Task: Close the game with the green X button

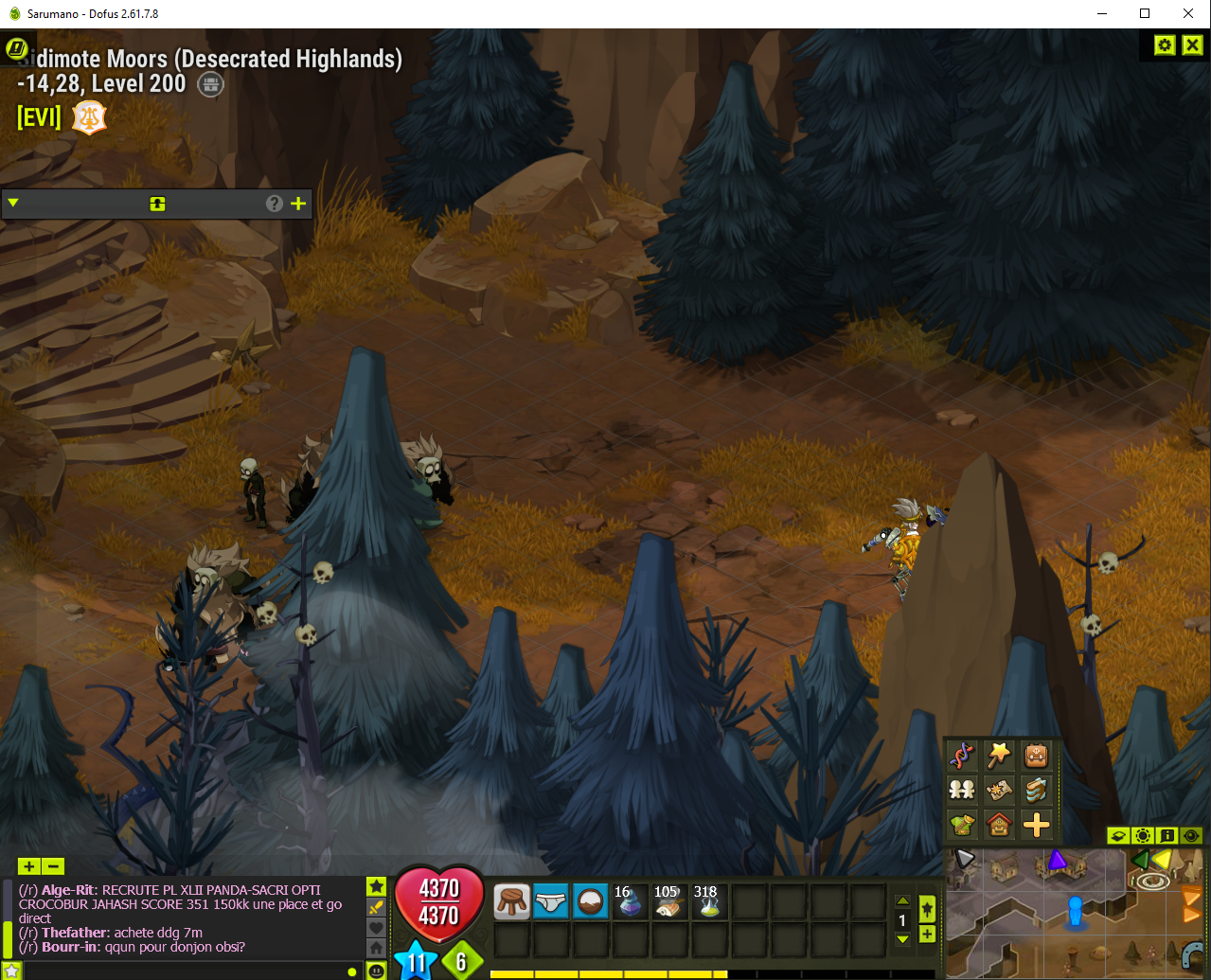Action: pos(1192,45)
